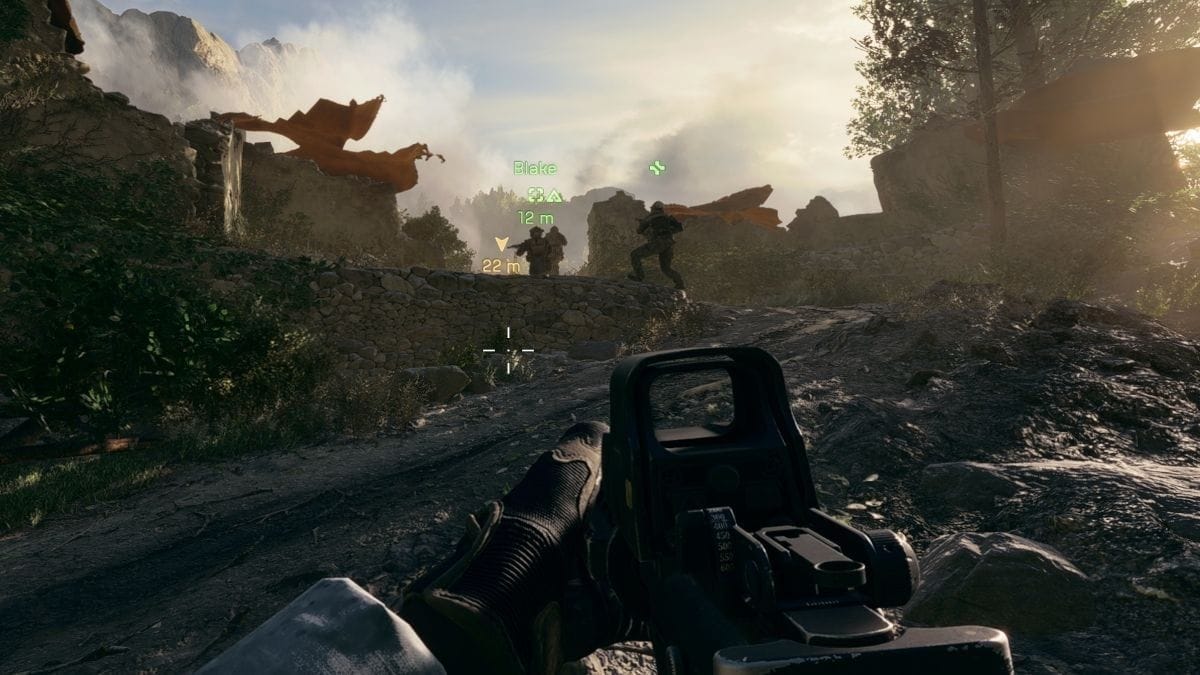Select Blake's squadmate name tag
Viewport: 1200px width, 675px height.
[x=535, y=168]
